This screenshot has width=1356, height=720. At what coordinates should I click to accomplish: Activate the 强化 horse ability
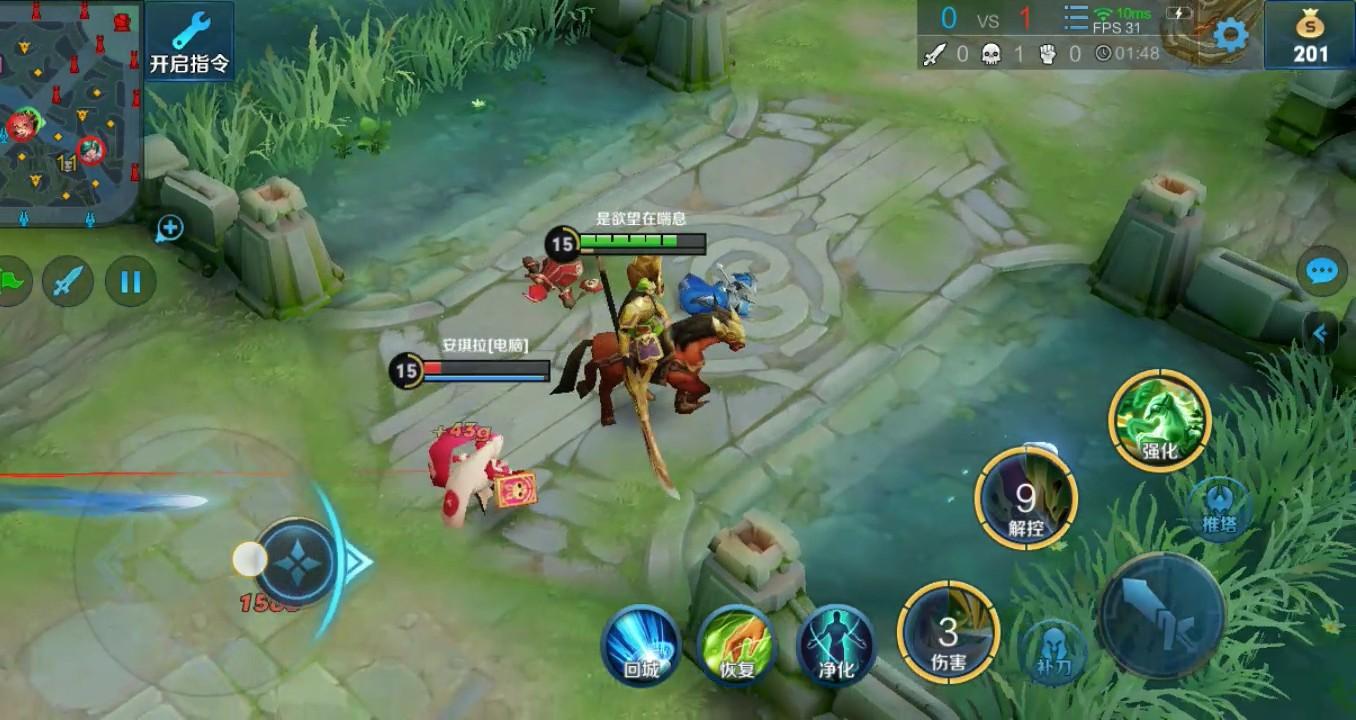pyautogui.click(x=1160, y=420)
